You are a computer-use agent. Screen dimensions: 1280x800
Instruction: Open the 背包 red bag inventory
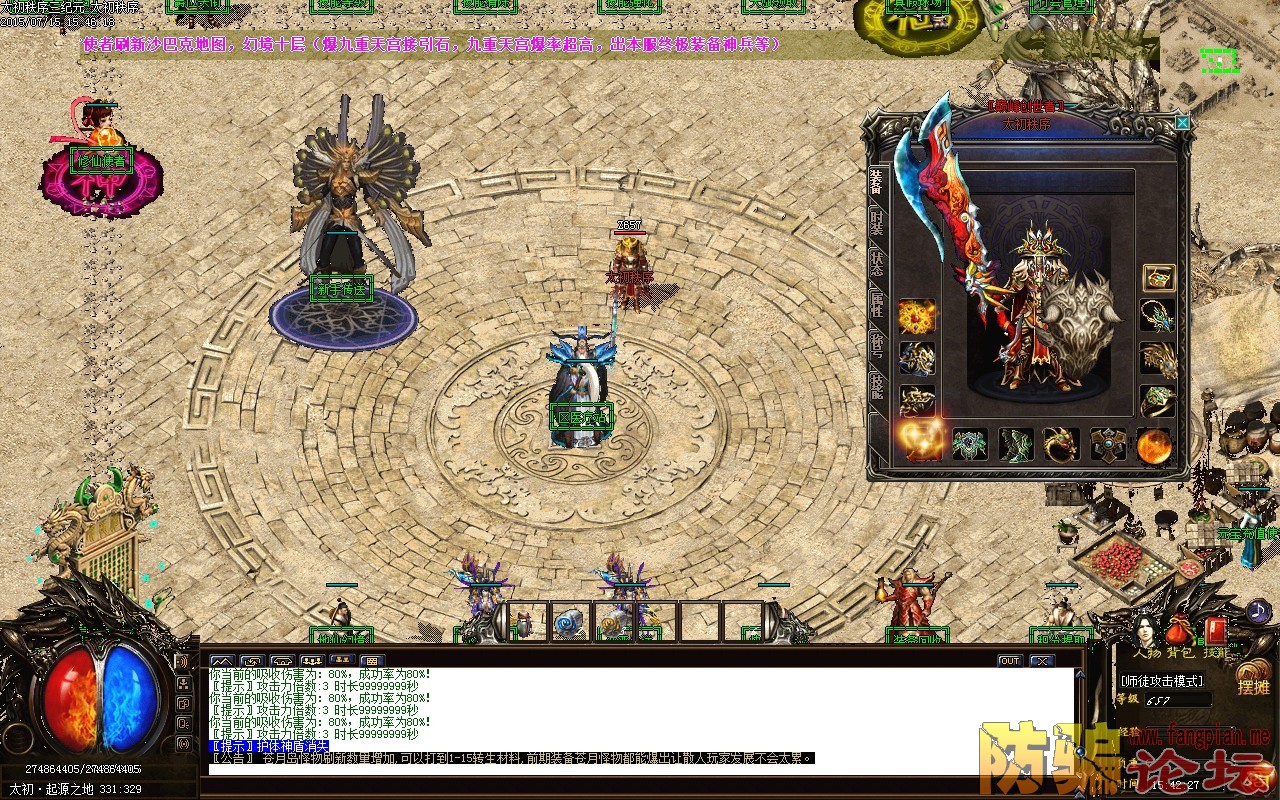(1181, 633)
